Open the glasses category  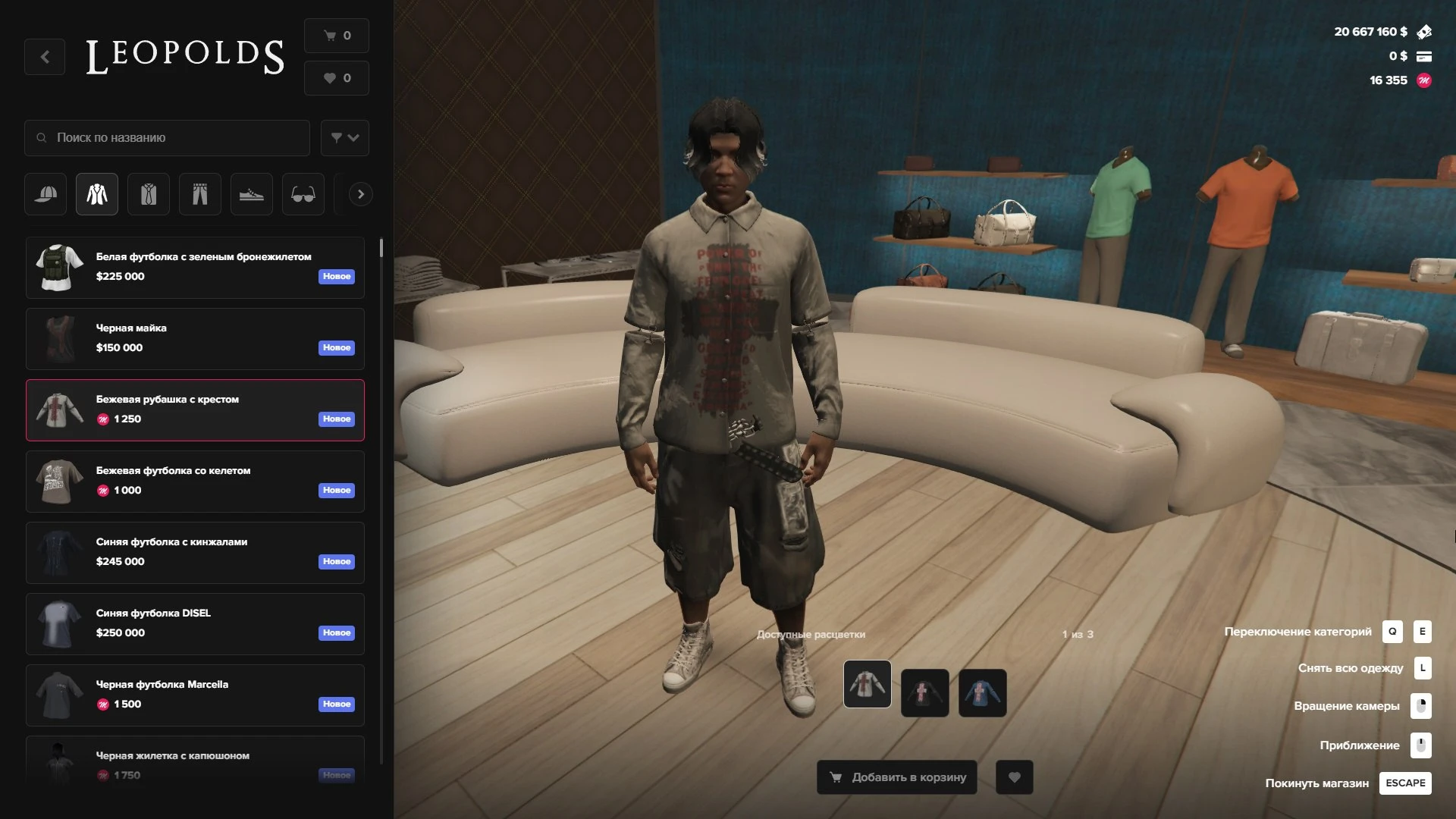(x=303, y=194)
